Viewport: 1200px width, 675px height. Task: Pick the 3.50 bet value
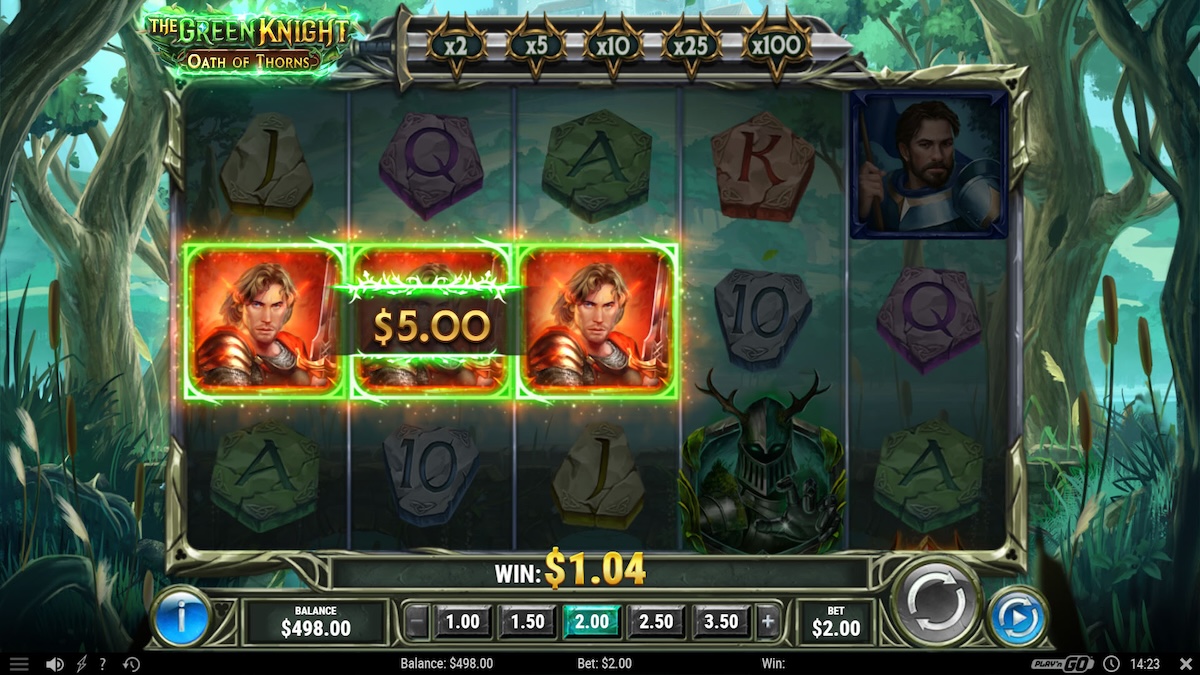(721, 622)
